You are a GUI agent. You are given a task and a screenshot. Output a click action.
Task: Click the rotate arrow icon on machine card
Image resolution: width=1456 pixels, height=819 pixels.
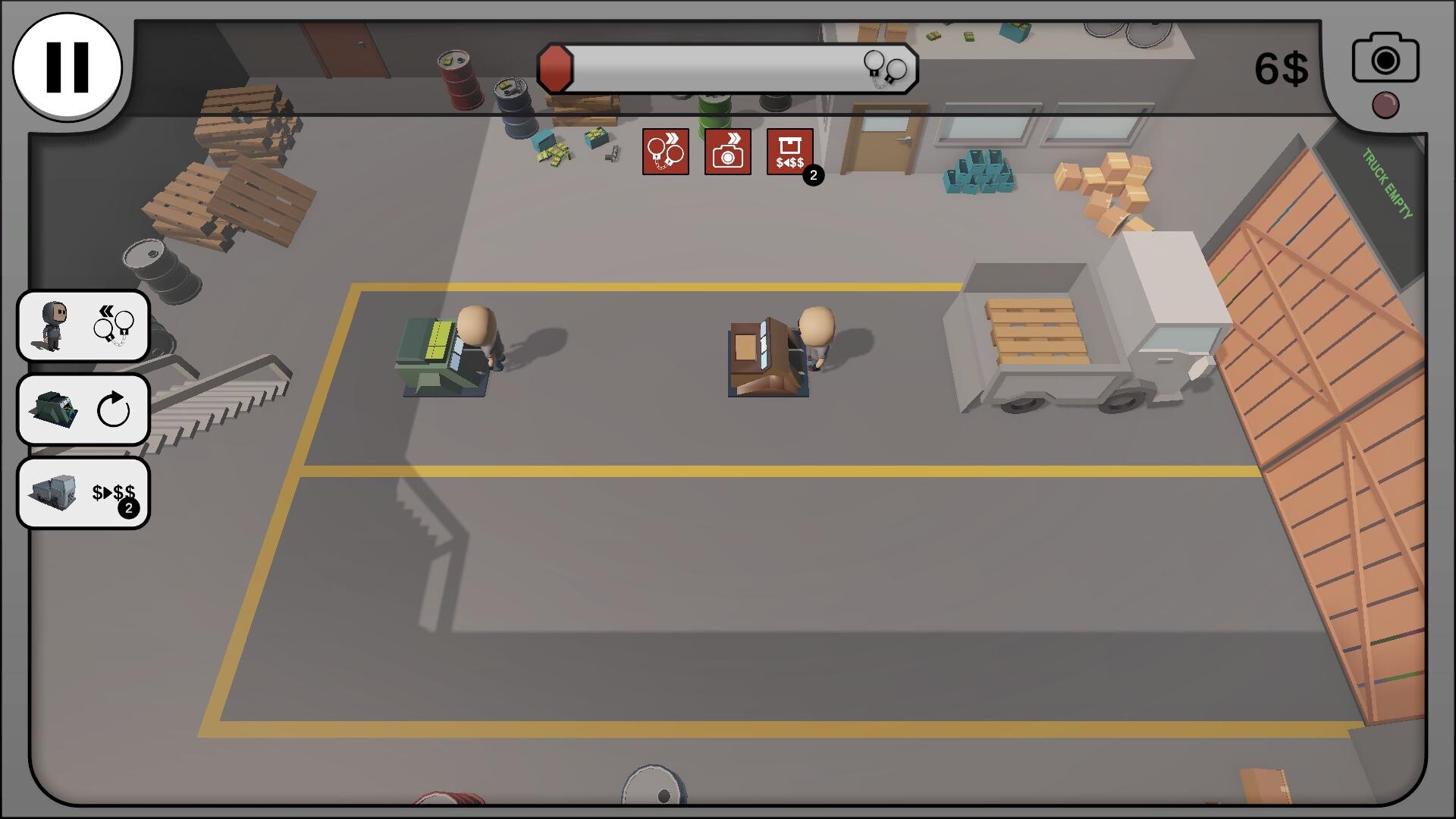112,409
